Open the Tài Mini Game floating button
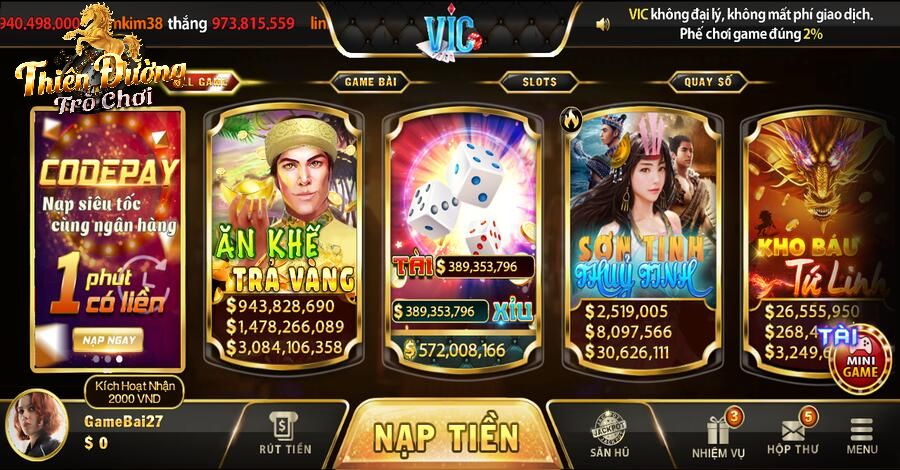 [x=858, y=357]
